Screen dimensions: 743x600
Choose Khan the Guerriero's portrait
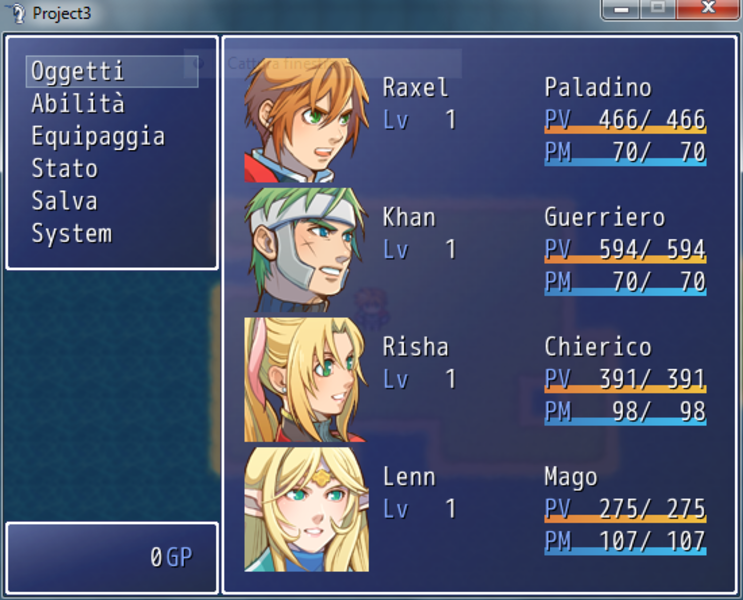click(x=306, y=250)
